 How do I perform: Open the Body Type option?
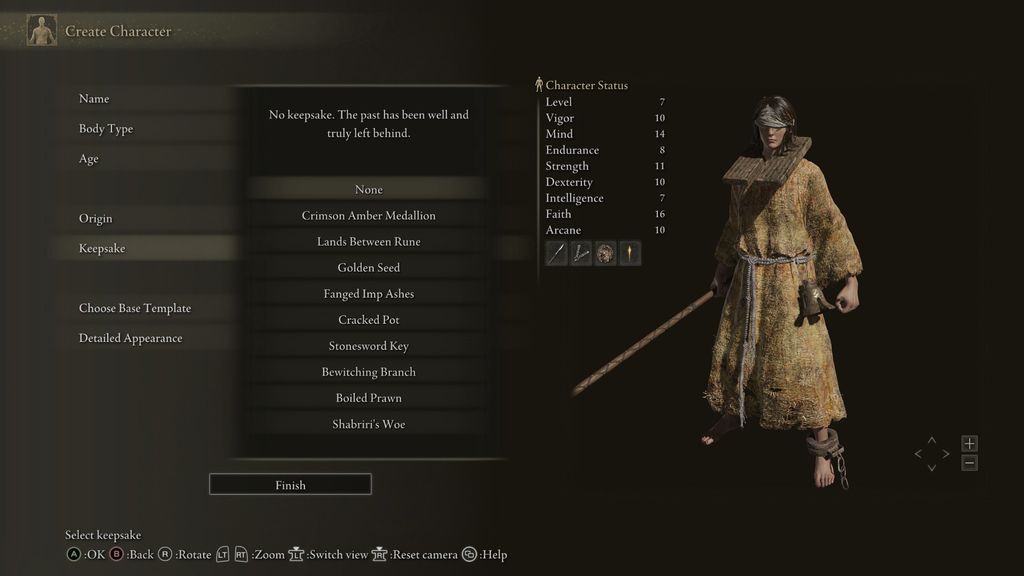[x=106, y=129]
